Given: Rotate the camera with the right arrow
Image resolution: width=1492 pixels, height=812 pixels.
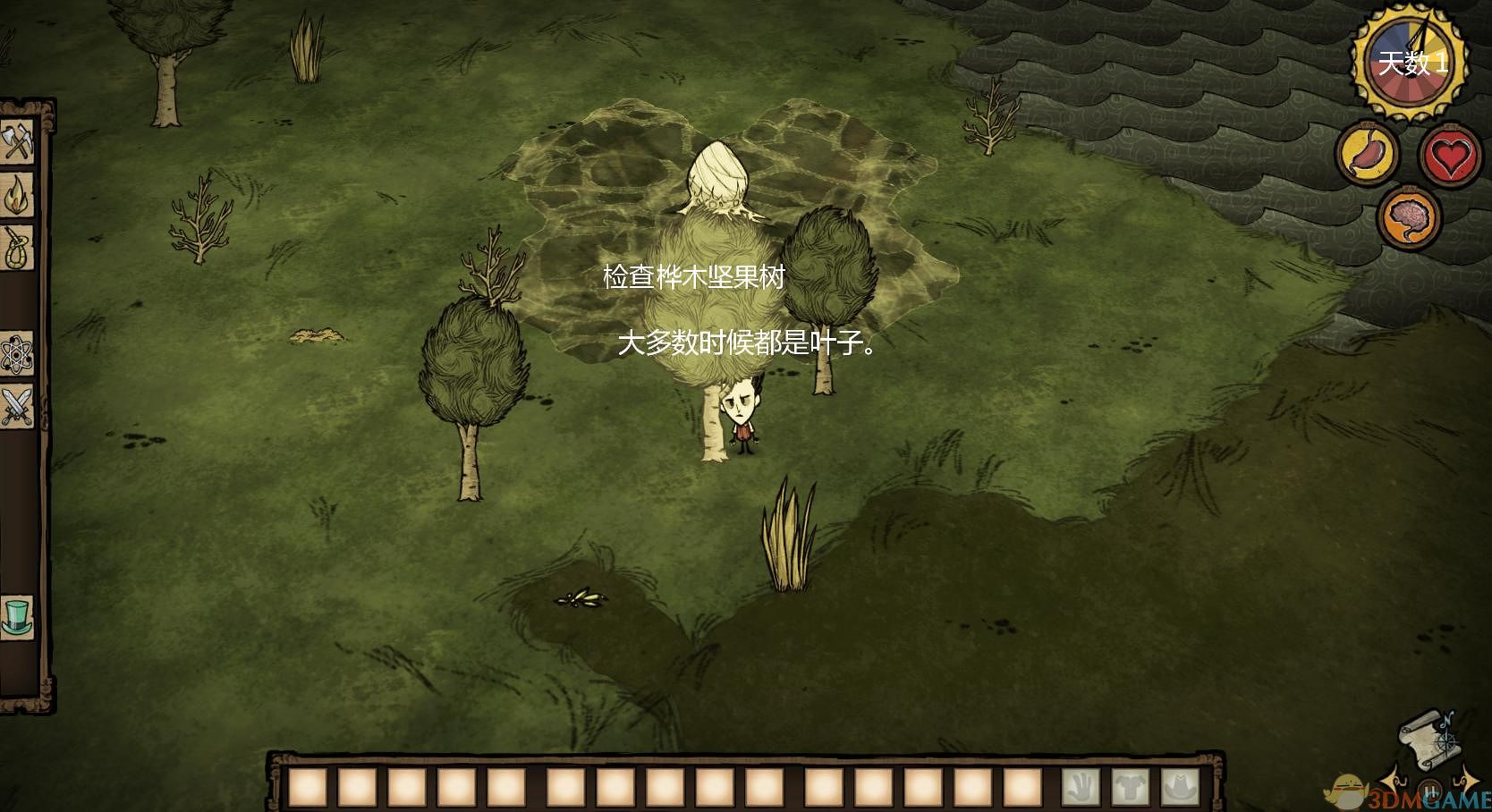Looking at the screenshot, I should 1469,776.
